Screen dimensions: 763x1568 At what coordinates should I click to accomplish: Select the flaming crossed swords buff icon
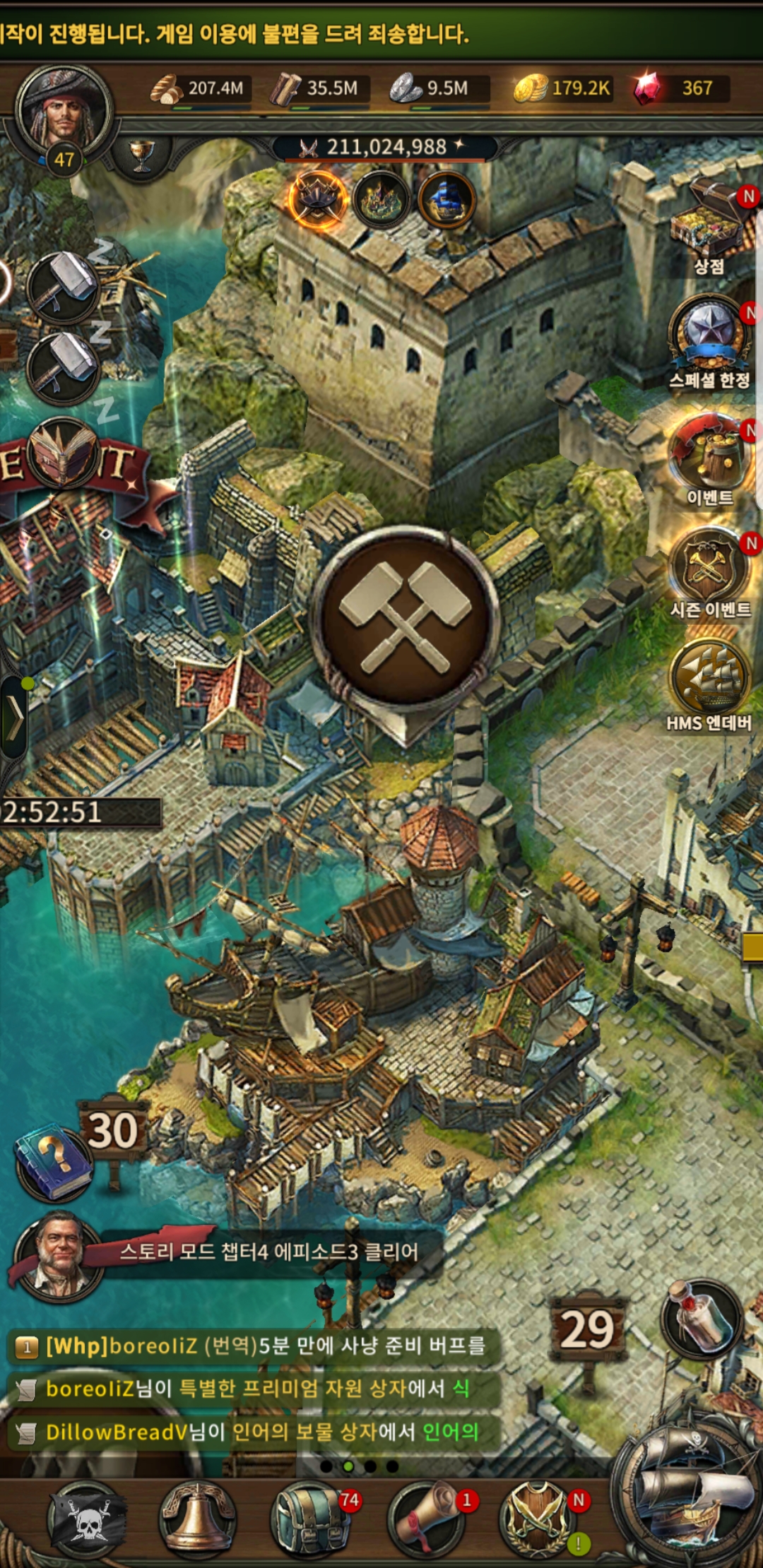coord(317,200)
